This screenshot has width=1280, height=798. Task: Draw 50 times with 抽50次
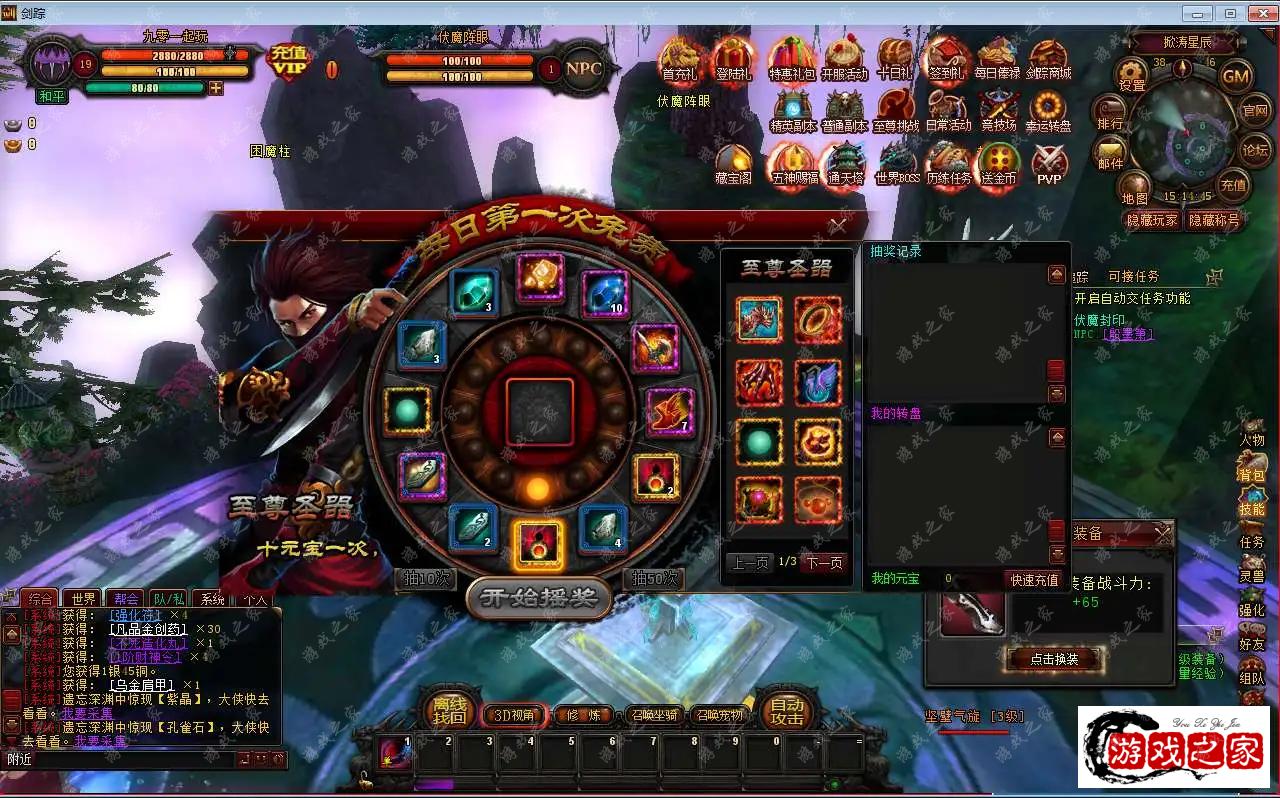pyautogui.click(x=653, y=579)
